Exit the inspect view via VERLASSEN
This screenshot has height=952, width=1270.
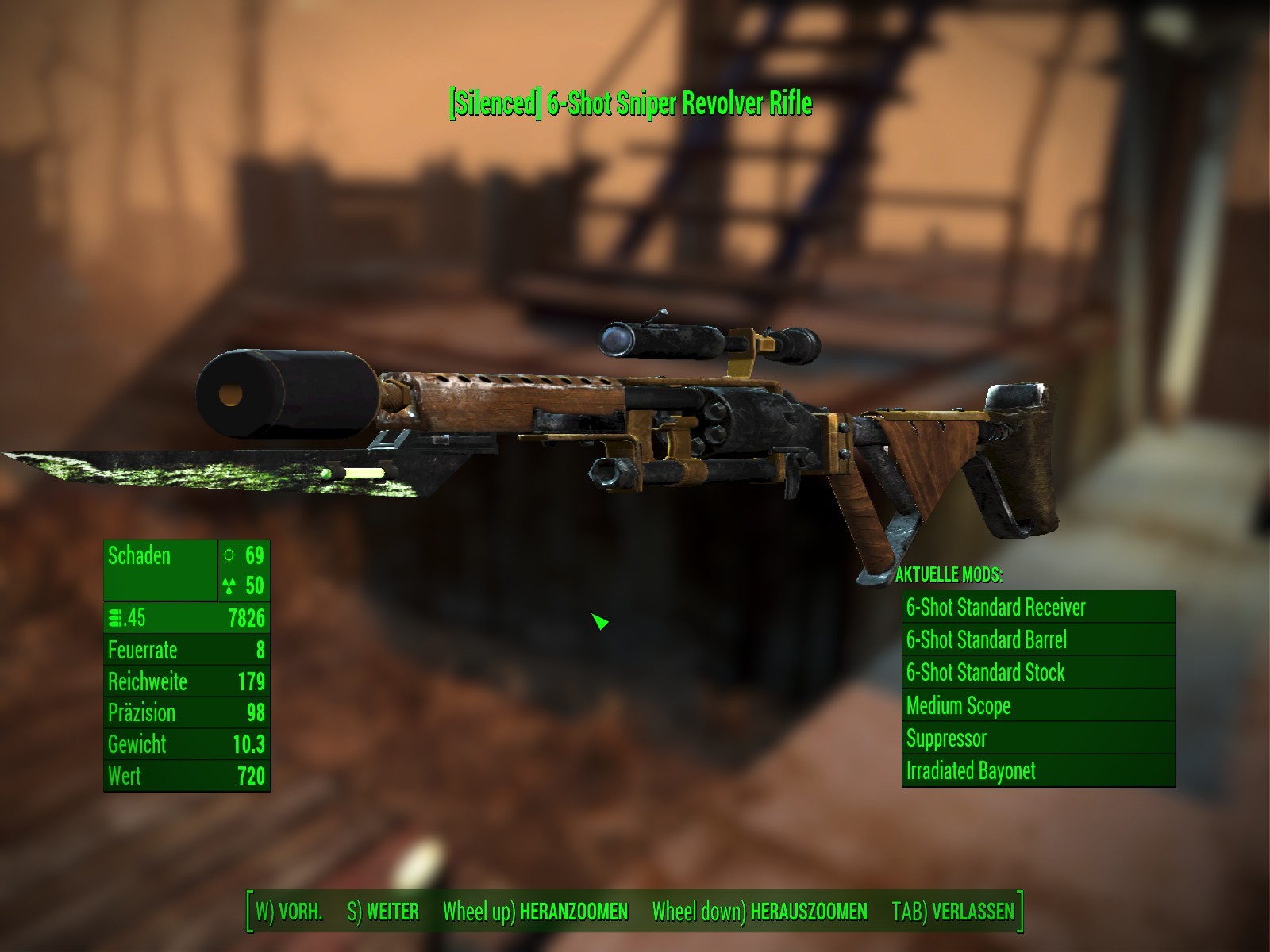click(x=952, y=911)
